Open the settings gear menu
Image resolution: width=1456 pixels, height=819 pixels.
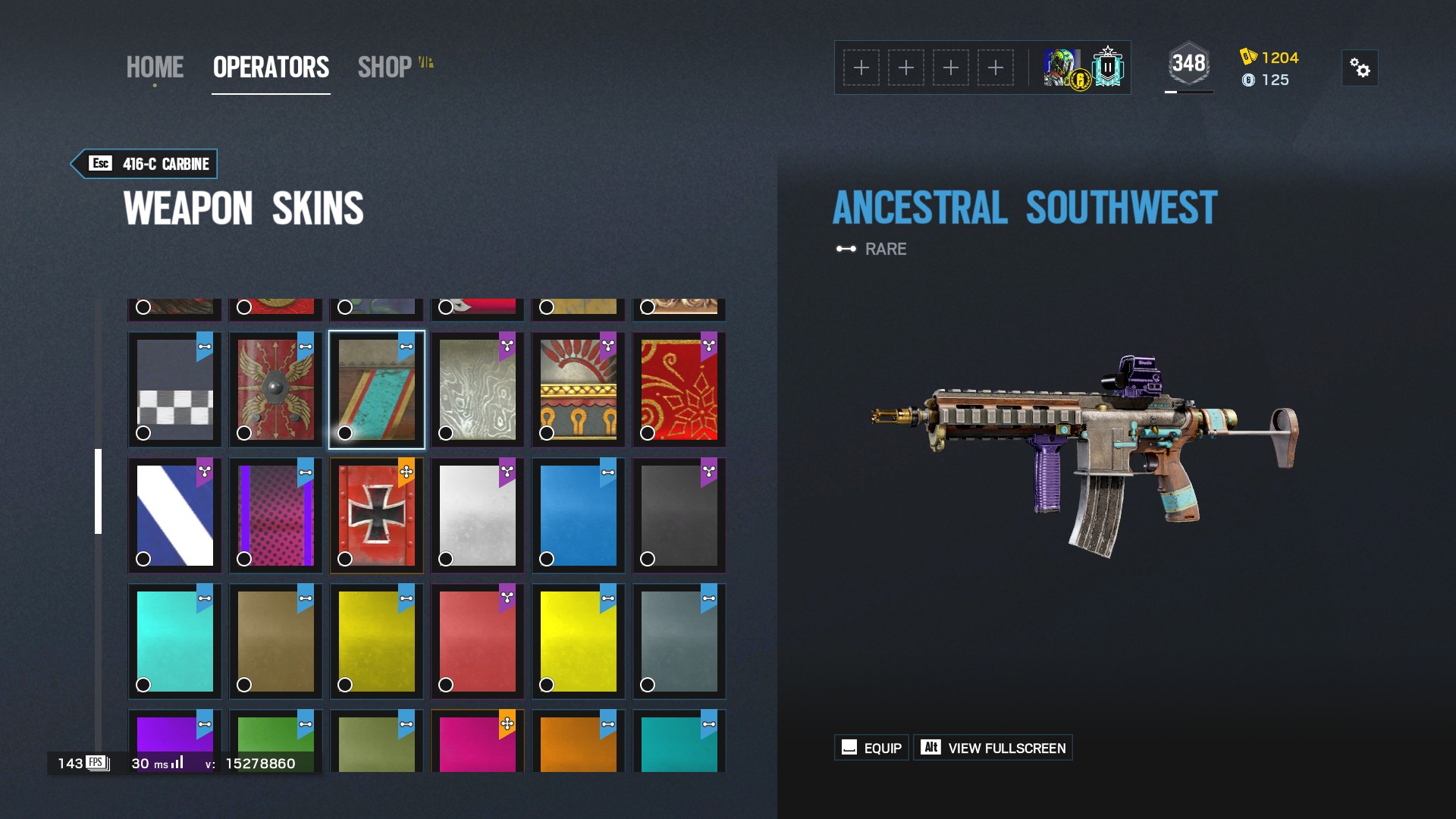coord(1361,68)
